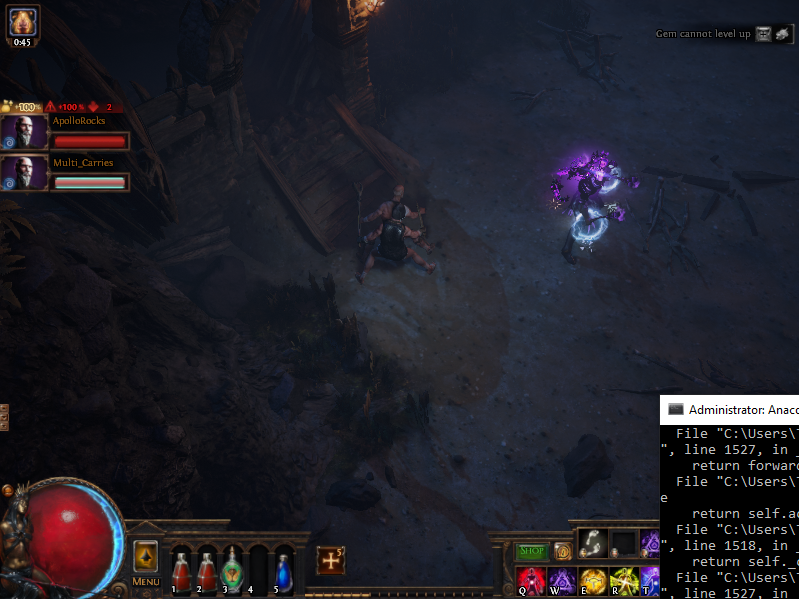Open the green Shop button
The image size is (799, 599).
coord(531,551)
